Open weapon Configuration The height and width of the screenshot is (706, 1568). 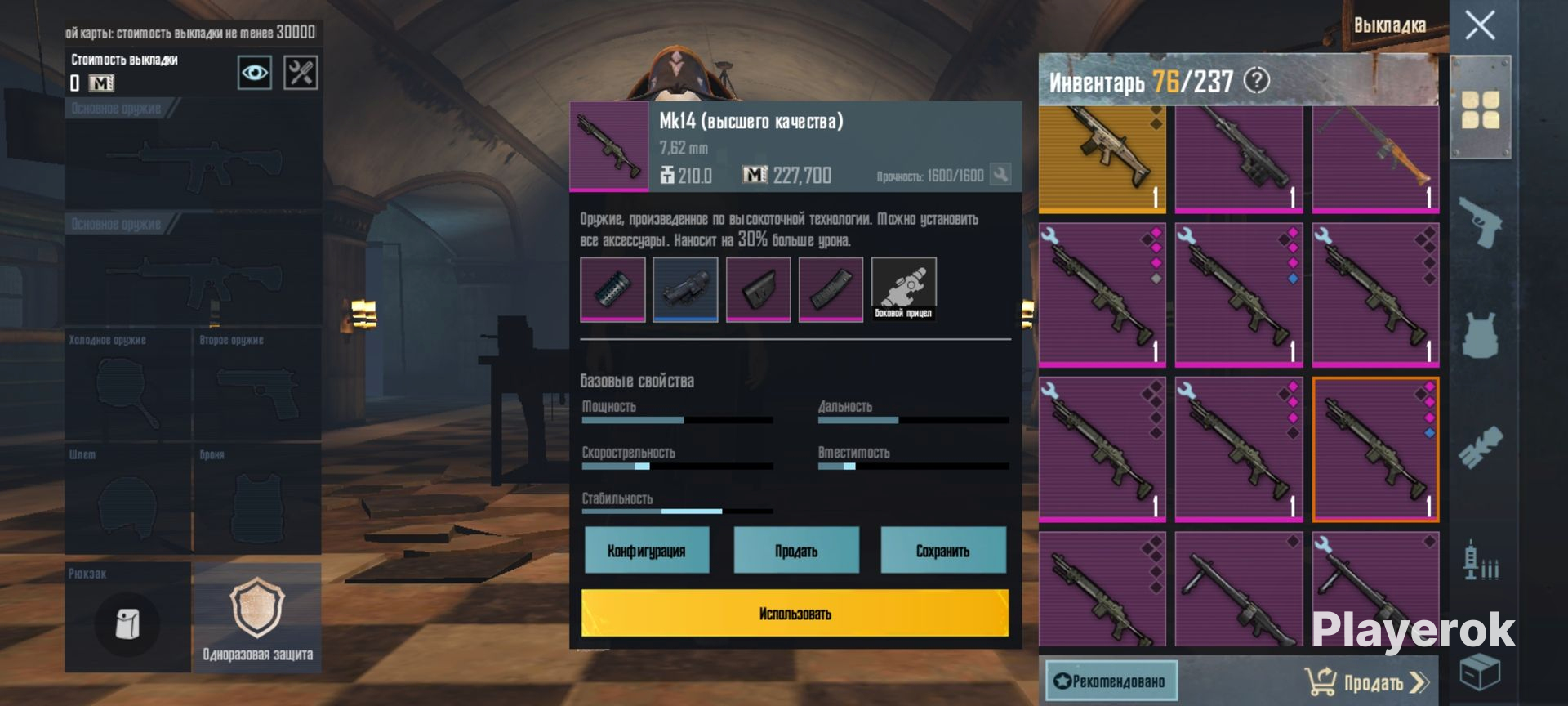click(x=646, y=551)
